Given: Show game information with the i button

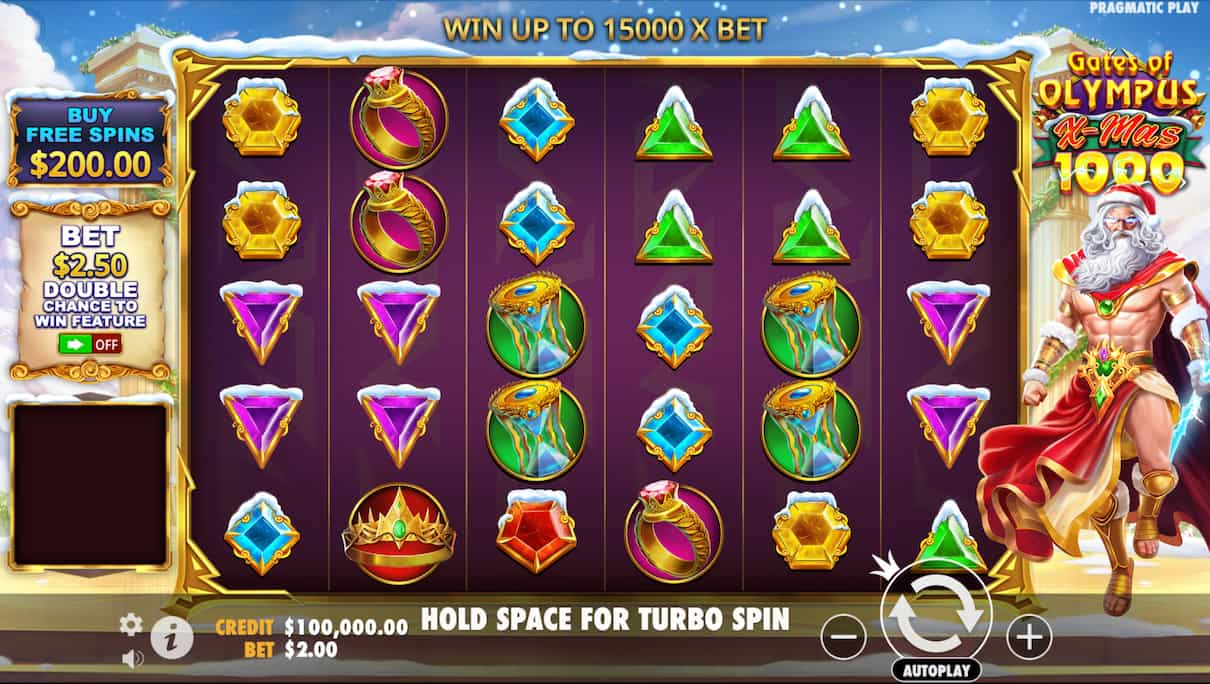Looking at the screenshot, I should [172, 638].
